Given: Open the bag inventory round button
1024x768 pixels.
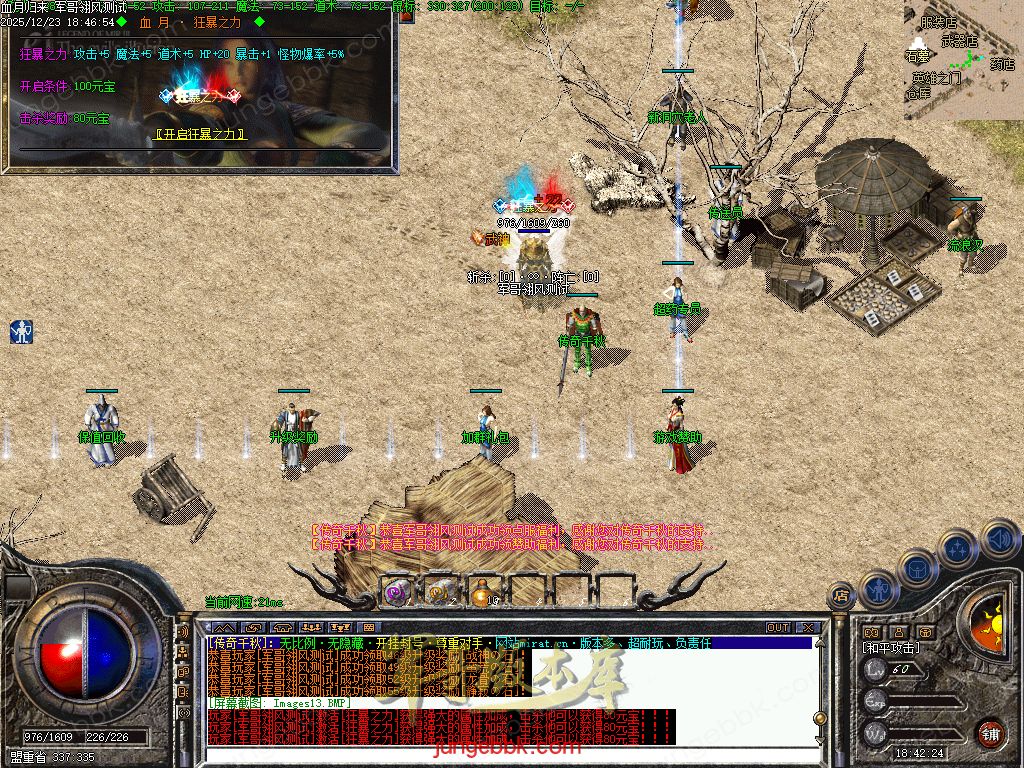Looking at the screenshot, I should pyautogui.click(x=917, y=567).
